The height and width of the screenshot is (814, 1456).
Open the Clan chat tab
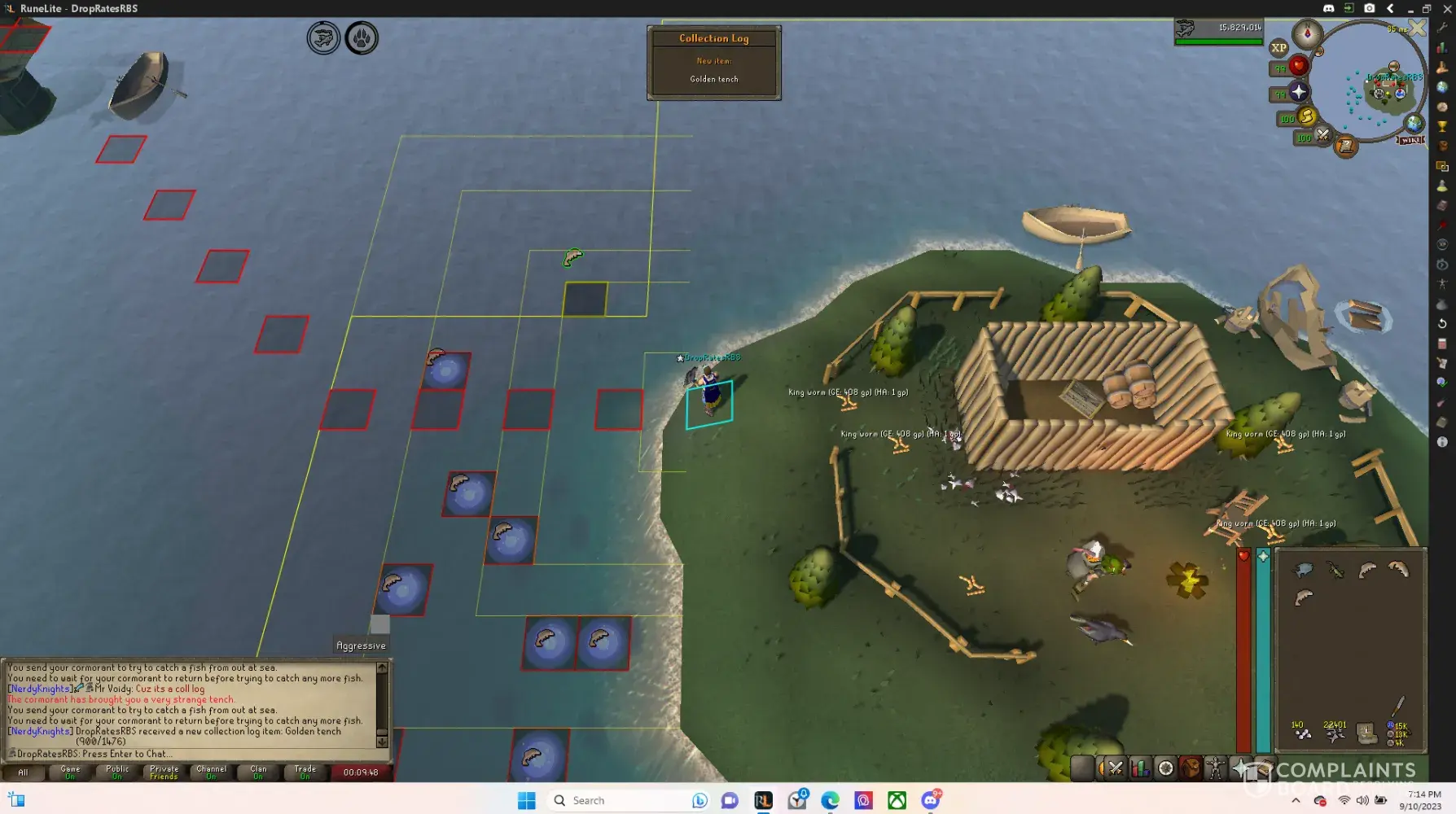258,772
